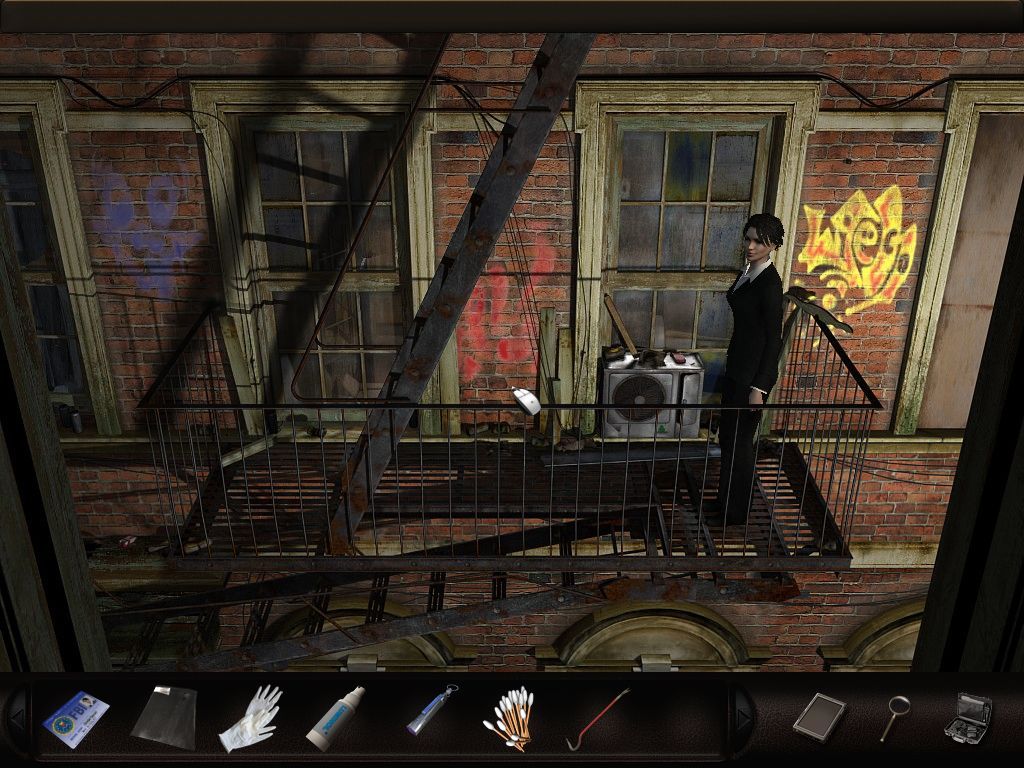Pick the cotton swabs from inventory

[509, 719]
